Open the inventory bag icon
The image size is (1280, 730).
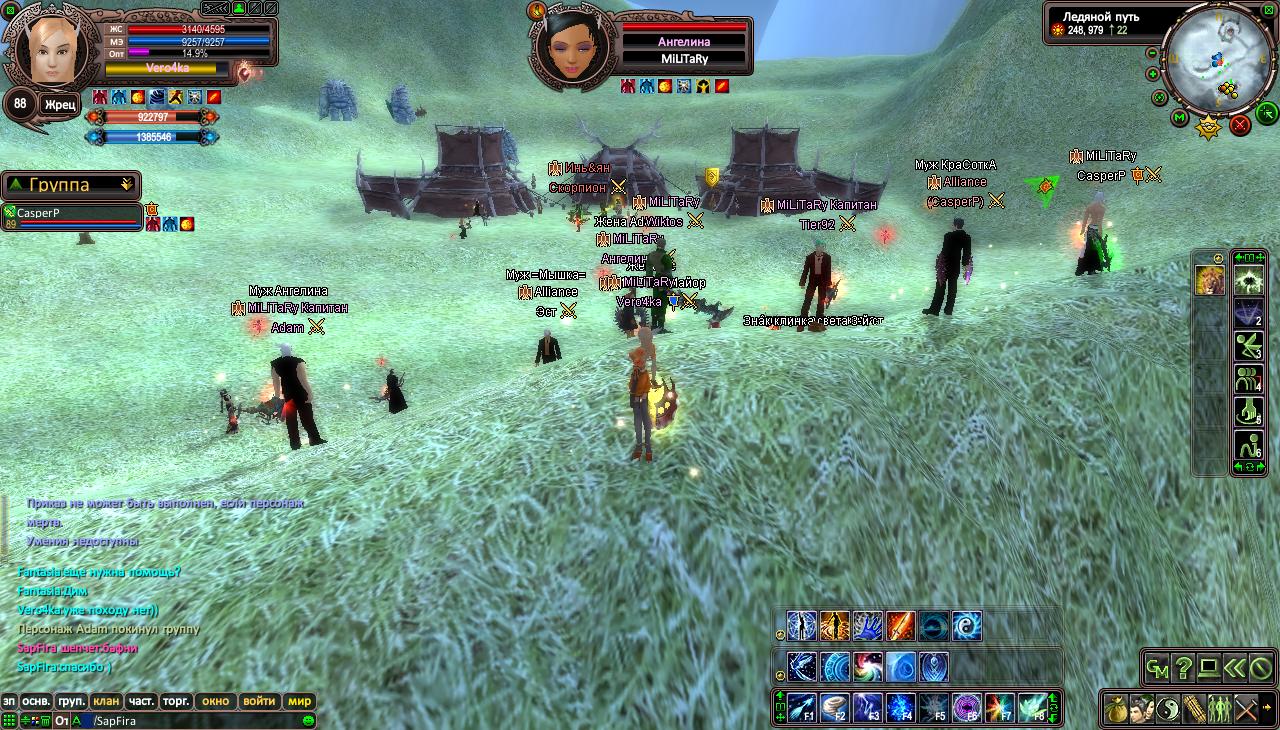pos(1116,708)
